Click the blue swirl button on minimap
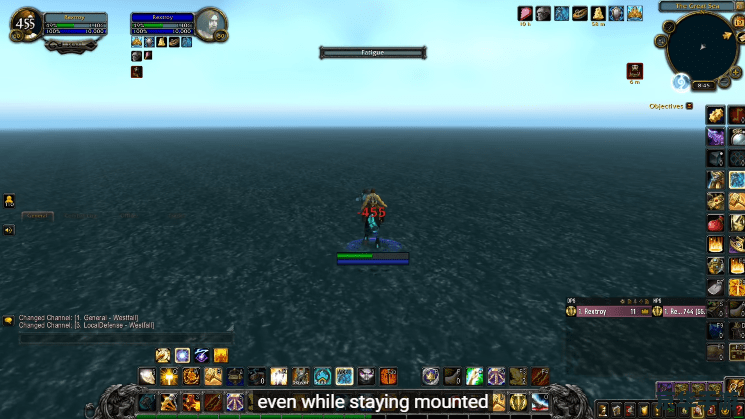This screenshot has height=419, width=745. click(681, 81)
